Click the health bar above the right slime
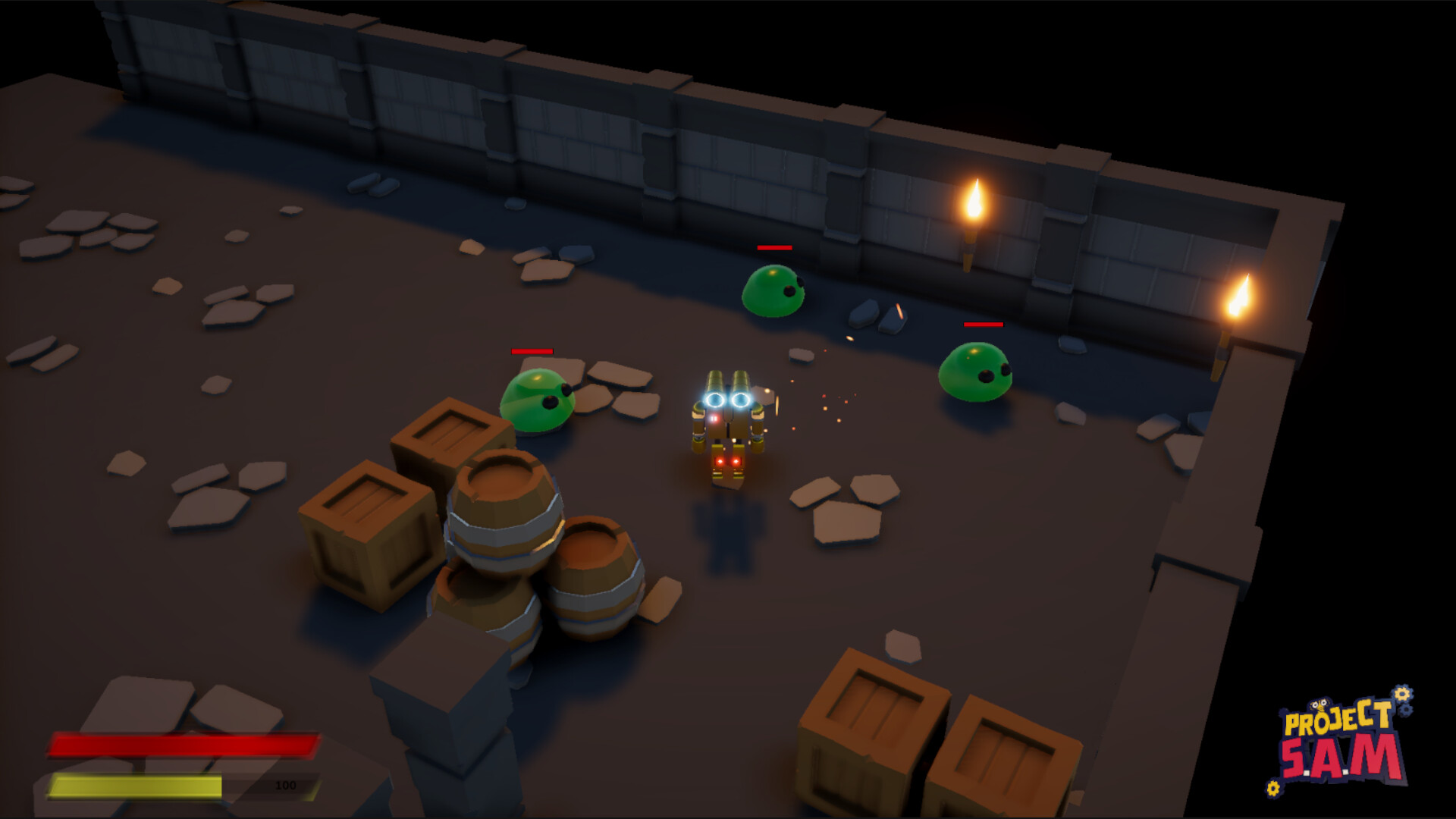 point(984,326)
